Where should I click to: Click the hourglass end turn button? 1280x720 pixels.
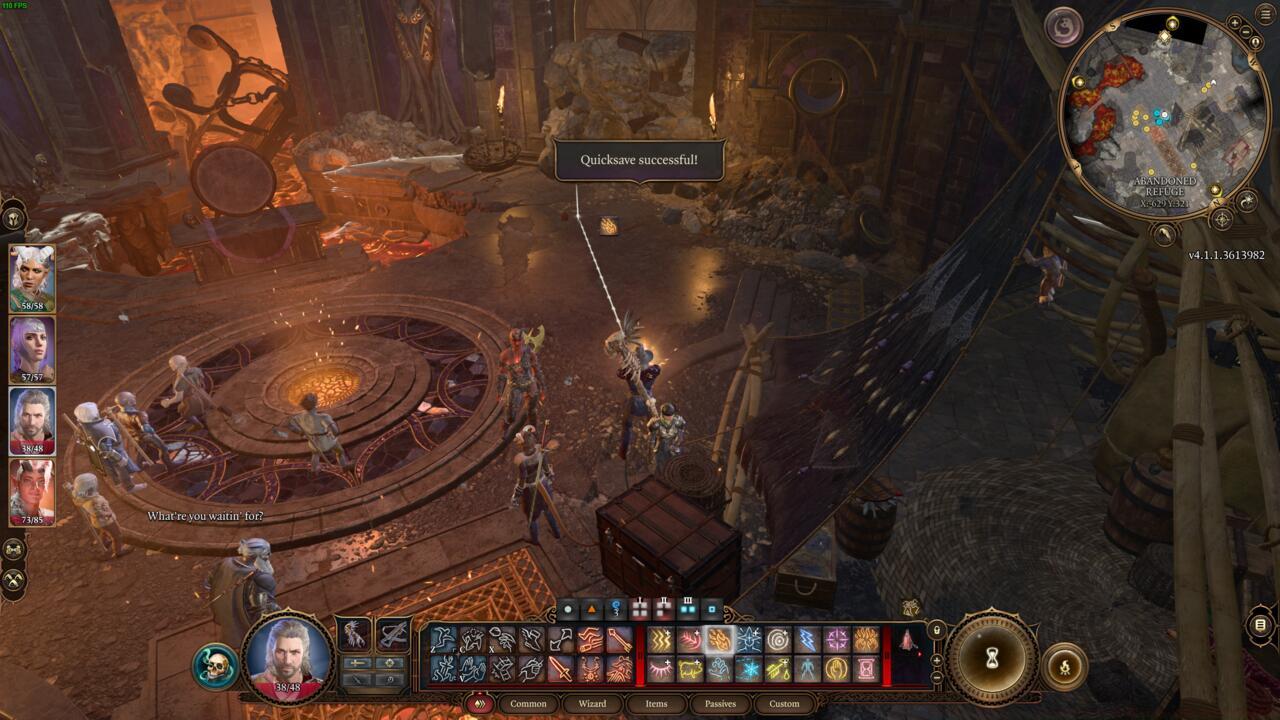[x=992, y=658]
